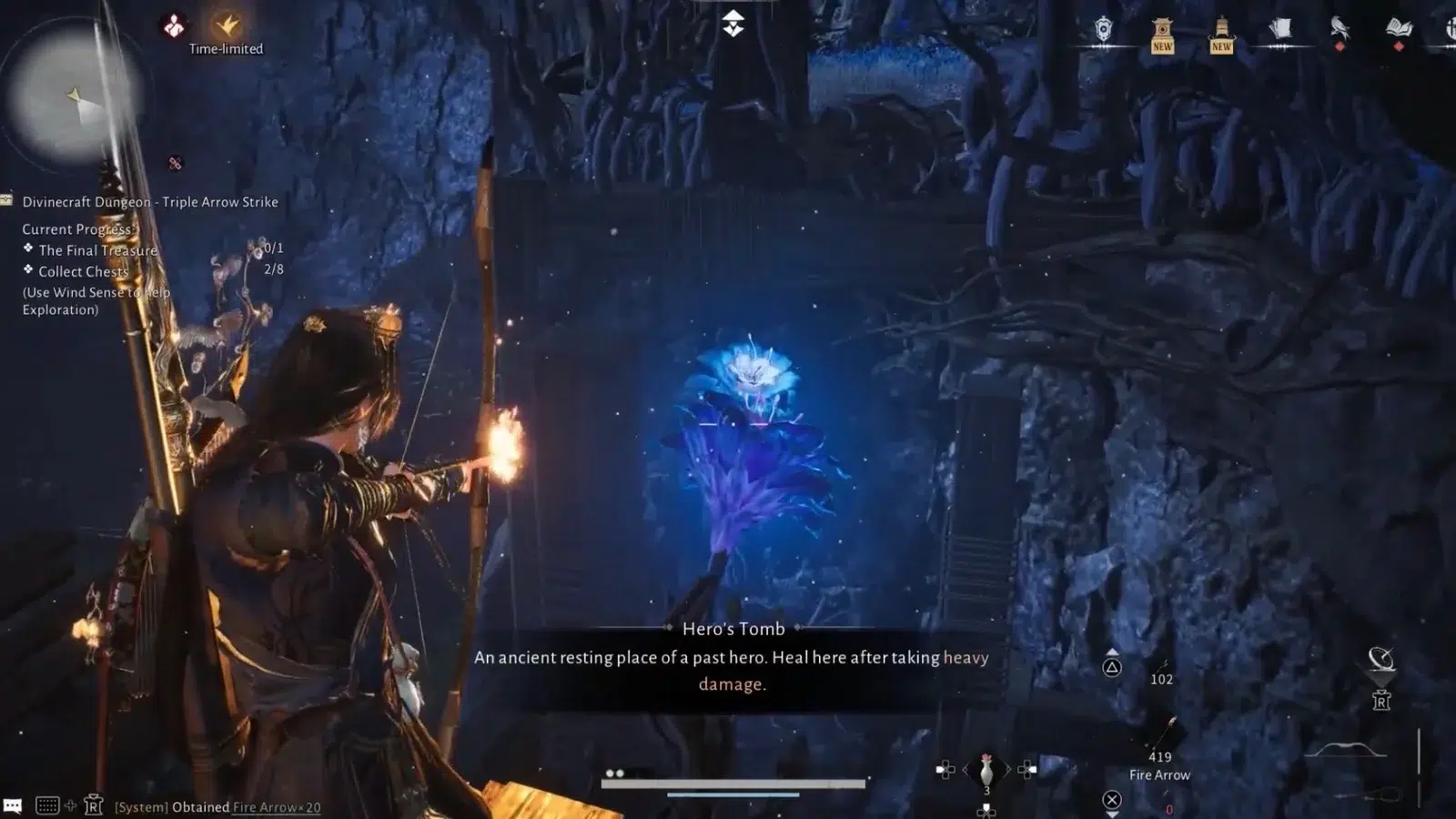Select the Time-limited event icon
The height and width of the screenshot is (819, 1456).
[x=226, y=25]
